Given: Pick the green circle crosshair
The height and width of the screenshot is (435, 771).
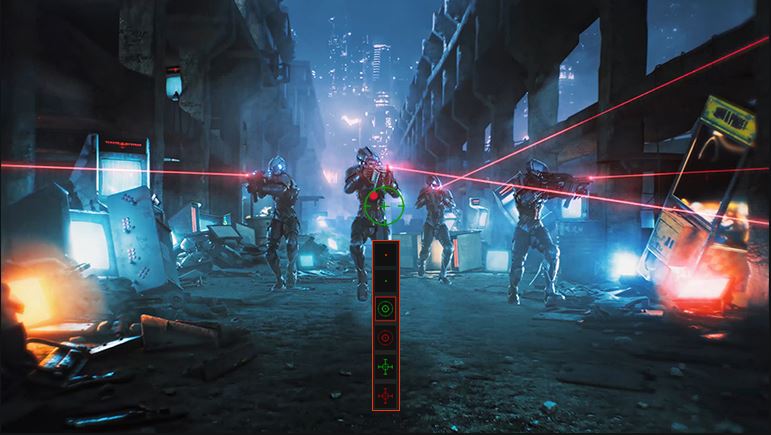Looking at the screenshot, I should (x=386, y=310).
